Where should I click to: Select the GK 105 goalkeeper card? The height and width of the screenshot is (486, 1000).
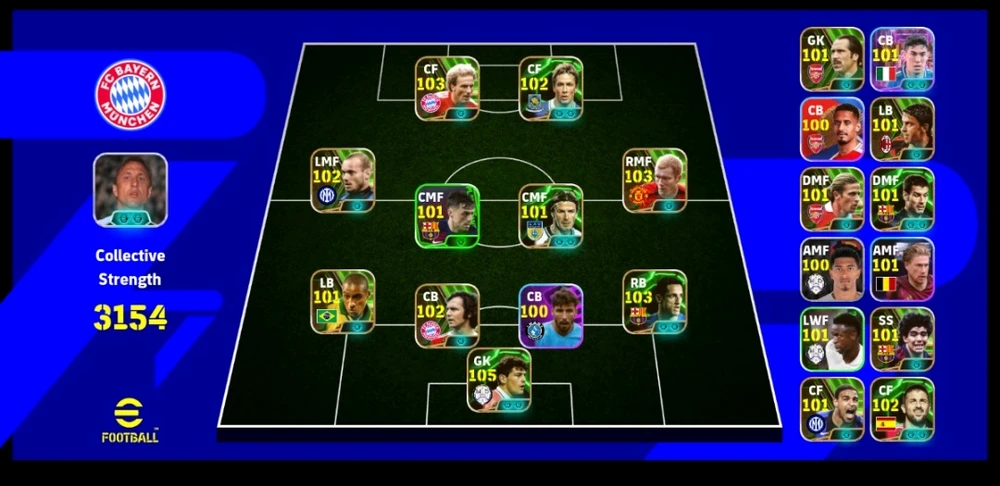[x=499, y=382]
